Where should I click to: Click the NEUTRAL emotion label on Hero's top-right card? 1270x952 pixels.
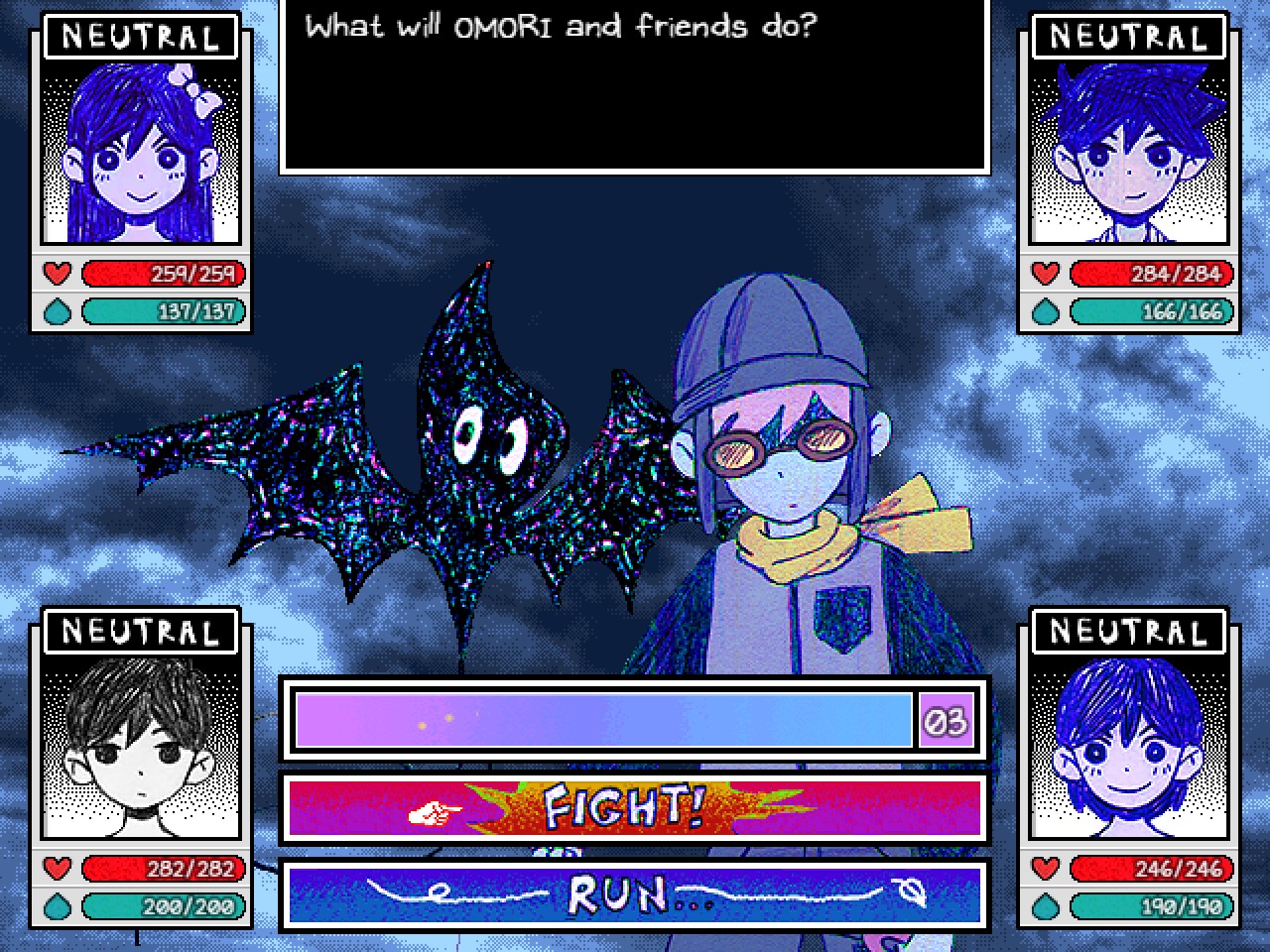pos(1127,38)
